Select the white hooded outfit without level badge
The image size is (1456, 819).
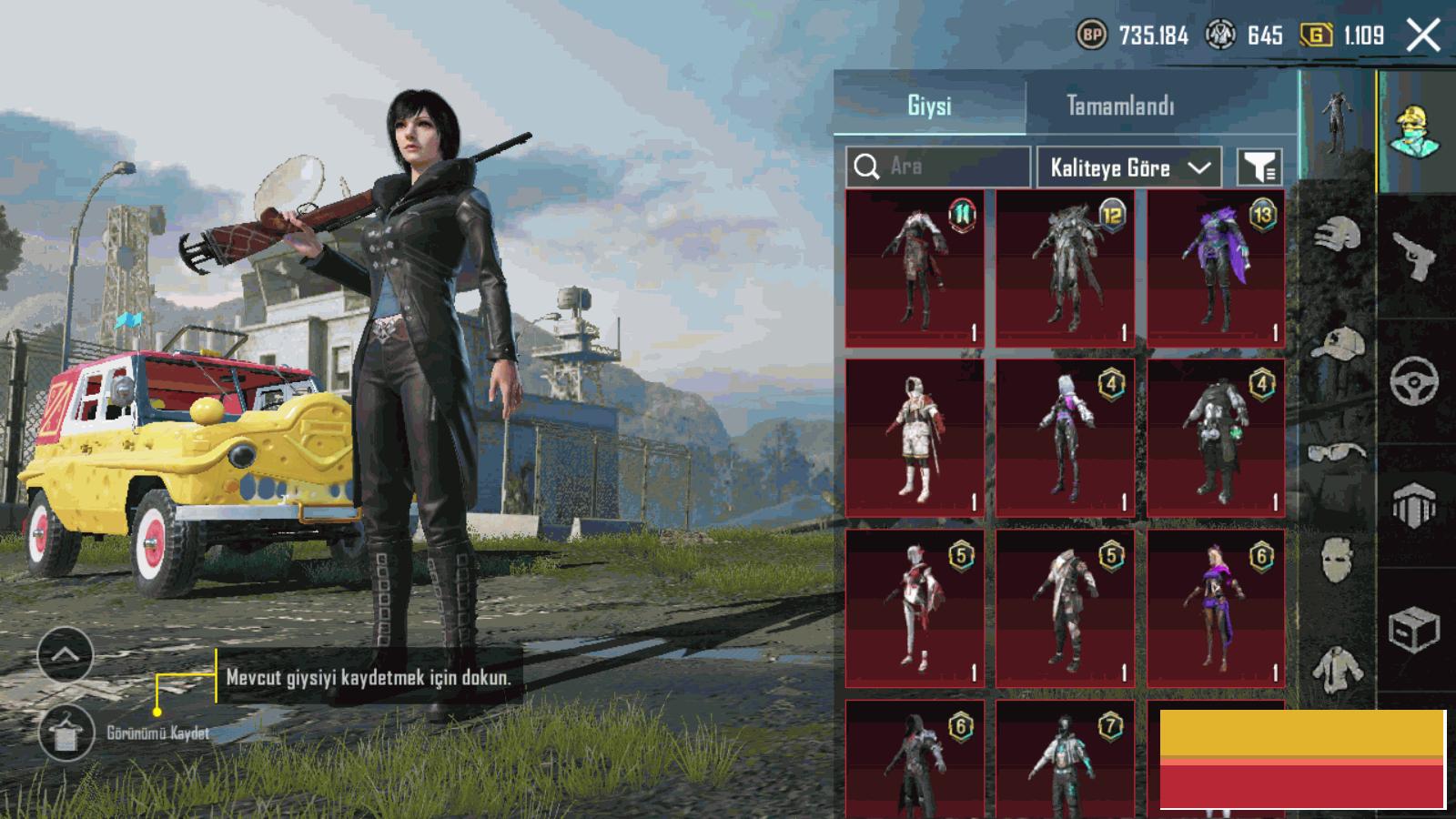coord(915,438)
